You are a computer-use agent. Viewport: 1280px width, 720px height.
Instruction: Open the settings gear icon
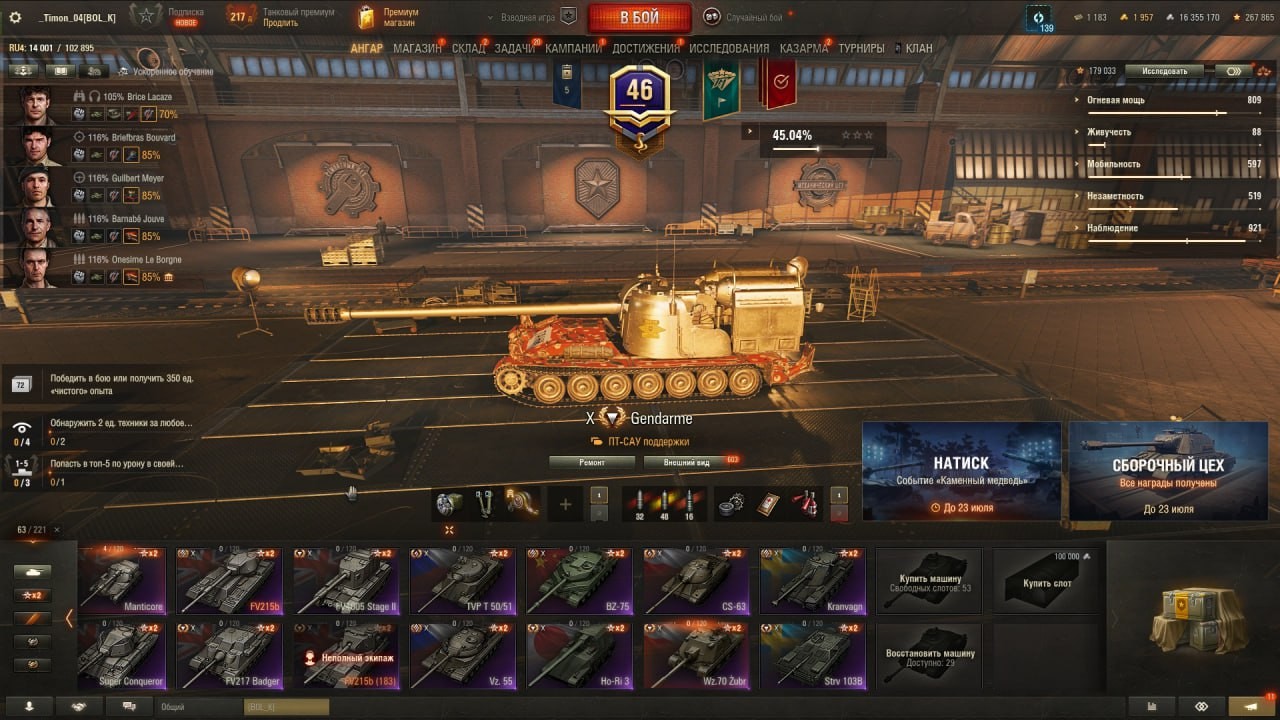15,17
